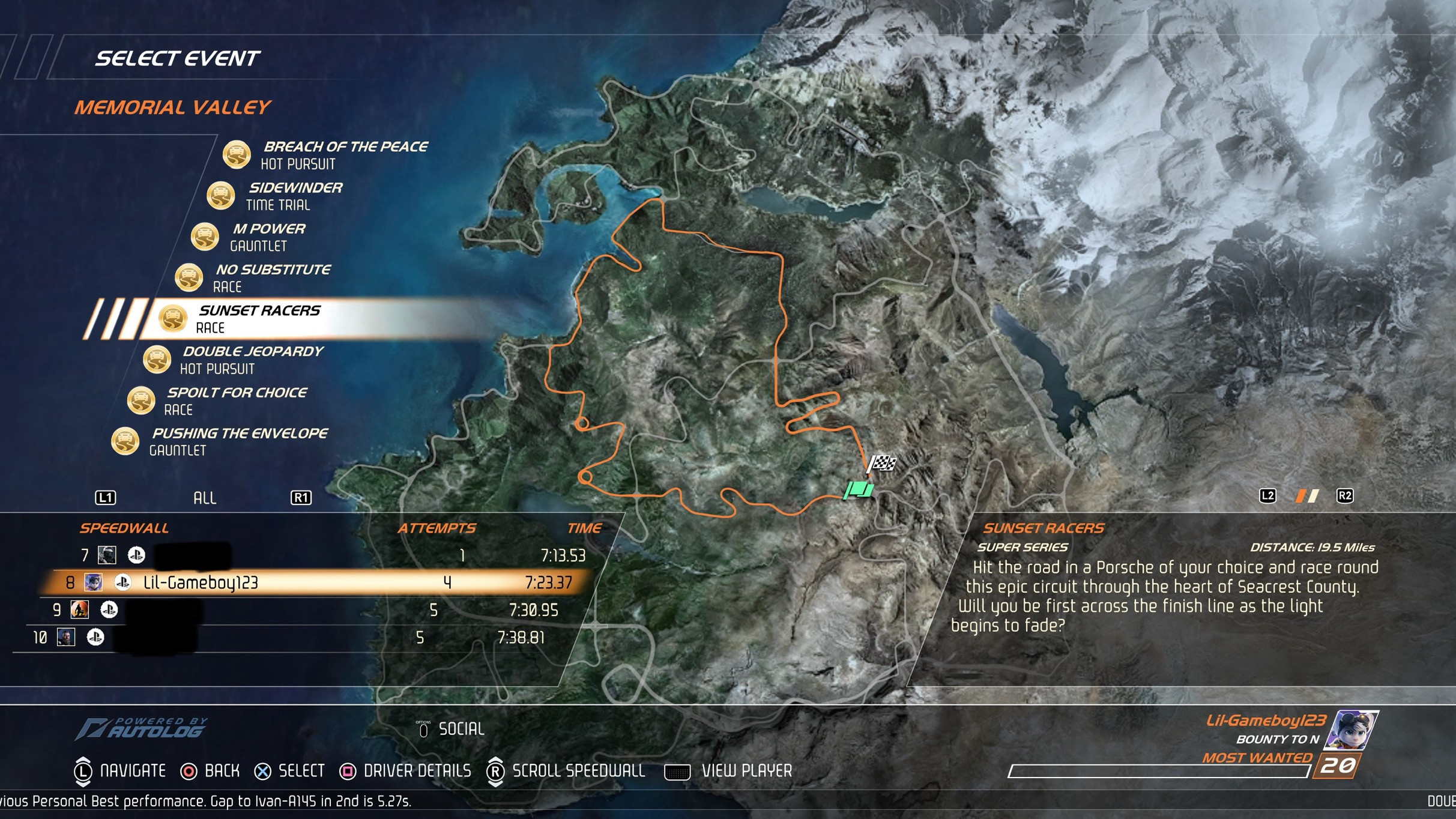1456x819 pixels.
Task: Choose the Double Jeopardy hot pursuit
Action: coord(252,359)
